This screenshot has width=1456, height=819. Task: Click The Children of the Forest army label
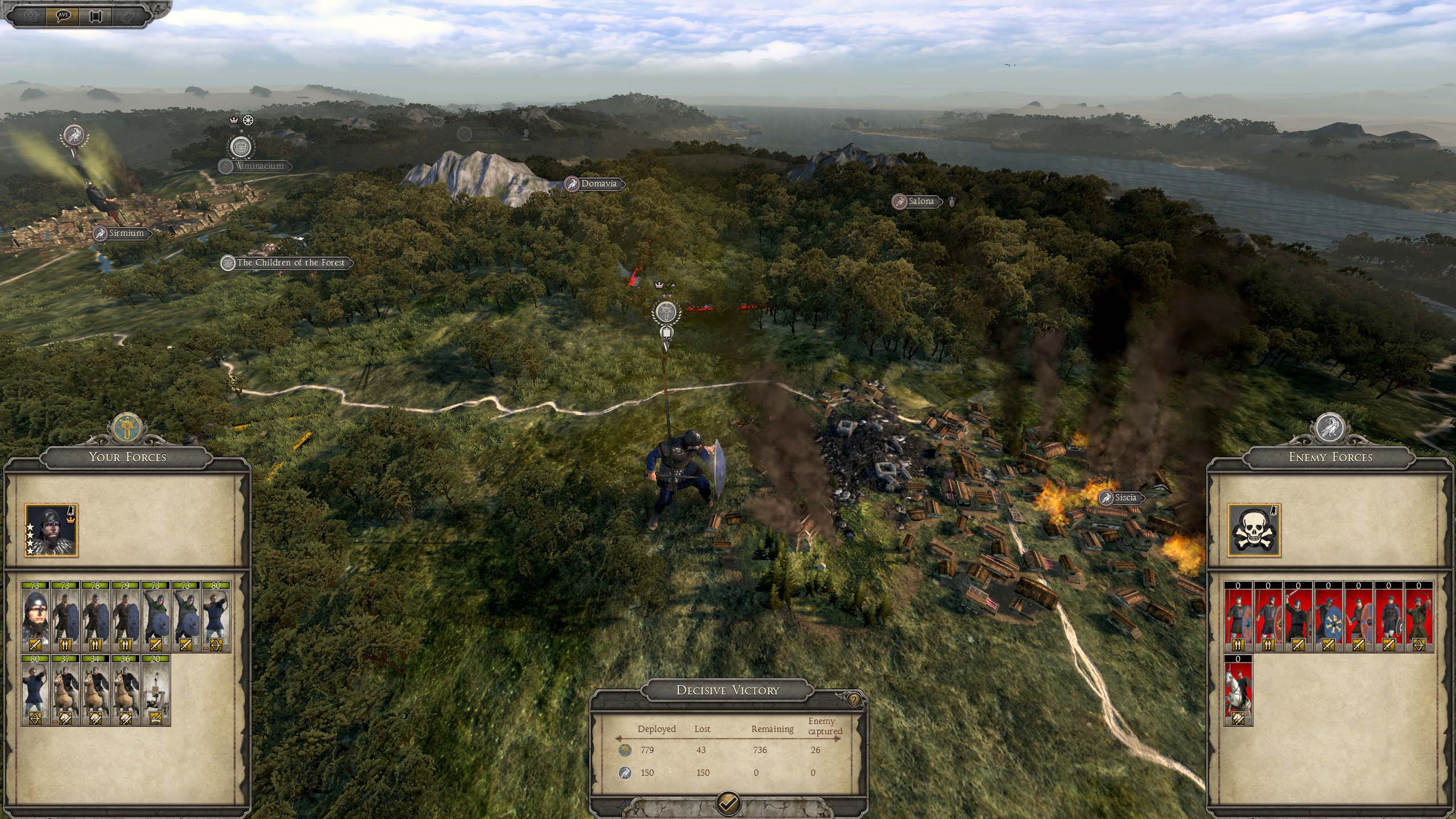click(290, 263)
